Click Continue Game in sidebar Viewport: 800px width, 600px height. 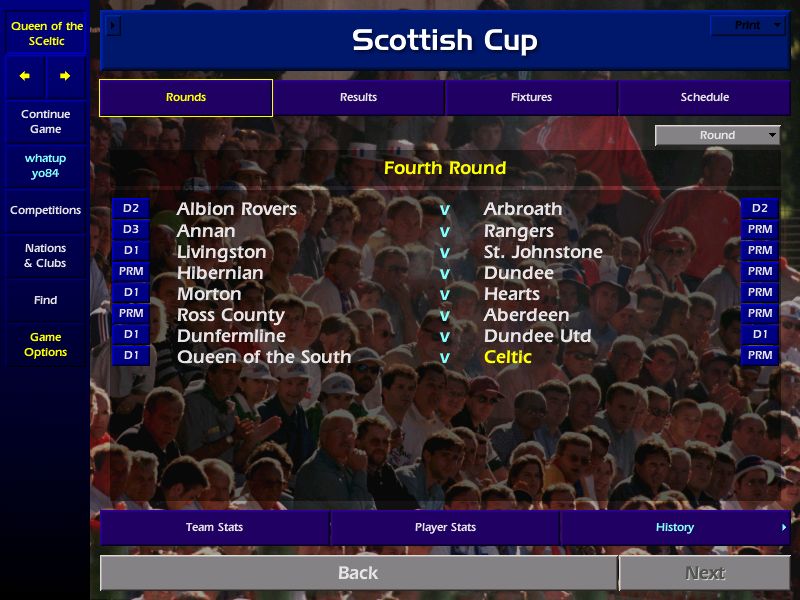pyautogui.click(x=45, y=121)
